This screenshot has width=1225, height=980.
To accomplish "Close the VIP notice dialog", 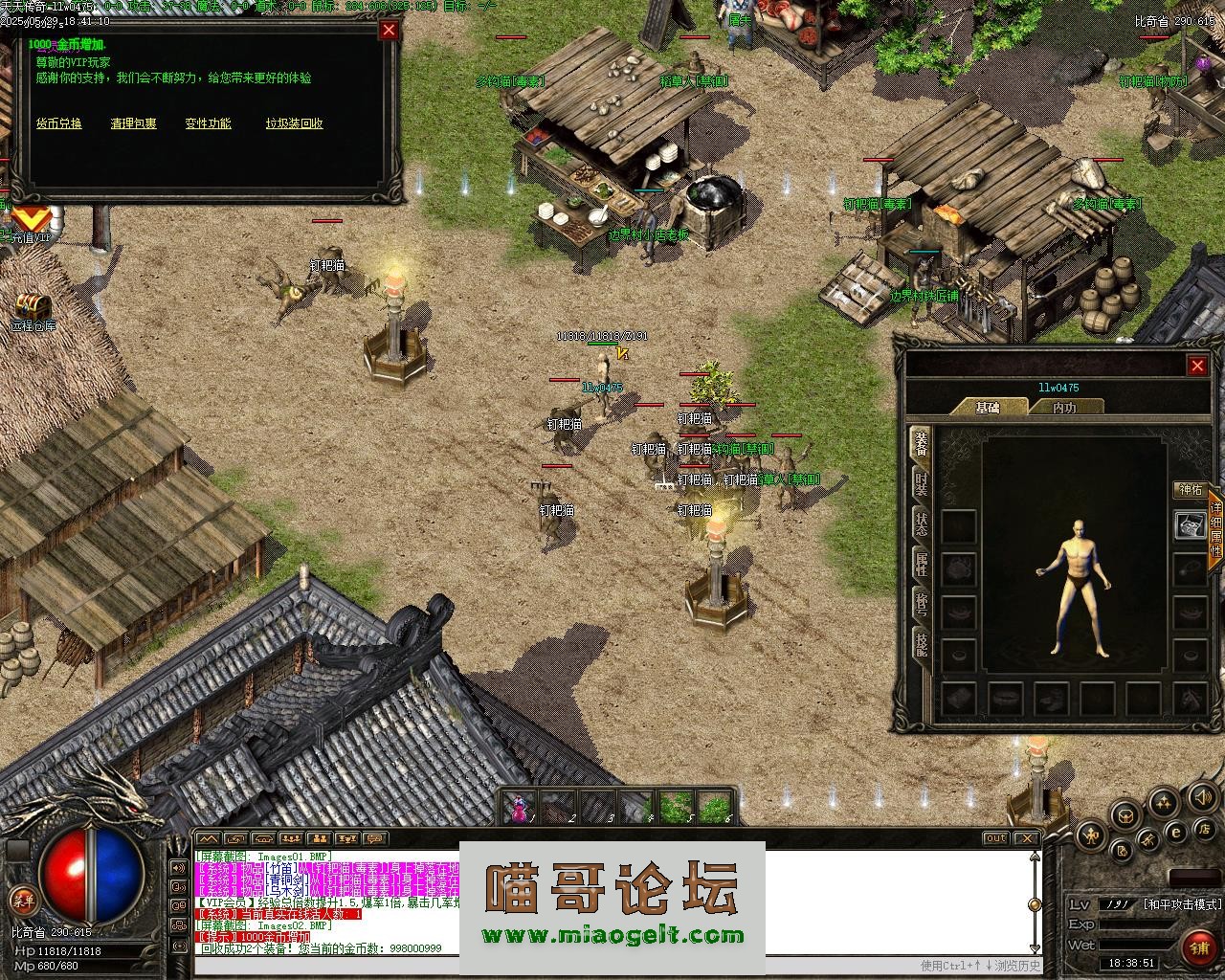I will [389, 30].
